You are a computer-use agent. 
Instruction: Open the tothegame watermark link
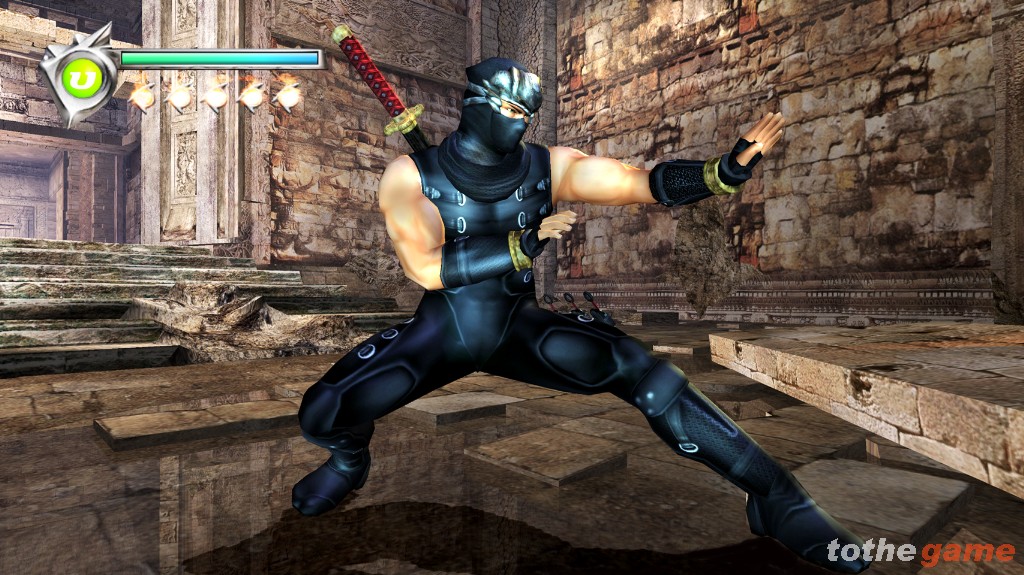pos(920,551)
